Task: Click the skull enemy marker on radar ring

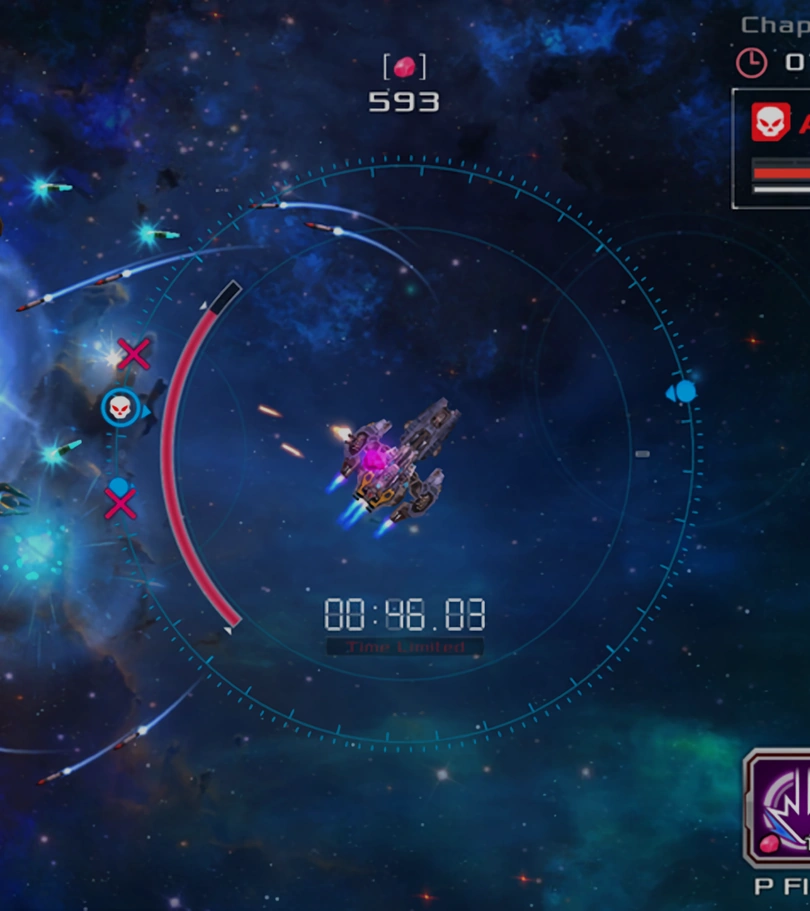Action: tap(120, 407)
